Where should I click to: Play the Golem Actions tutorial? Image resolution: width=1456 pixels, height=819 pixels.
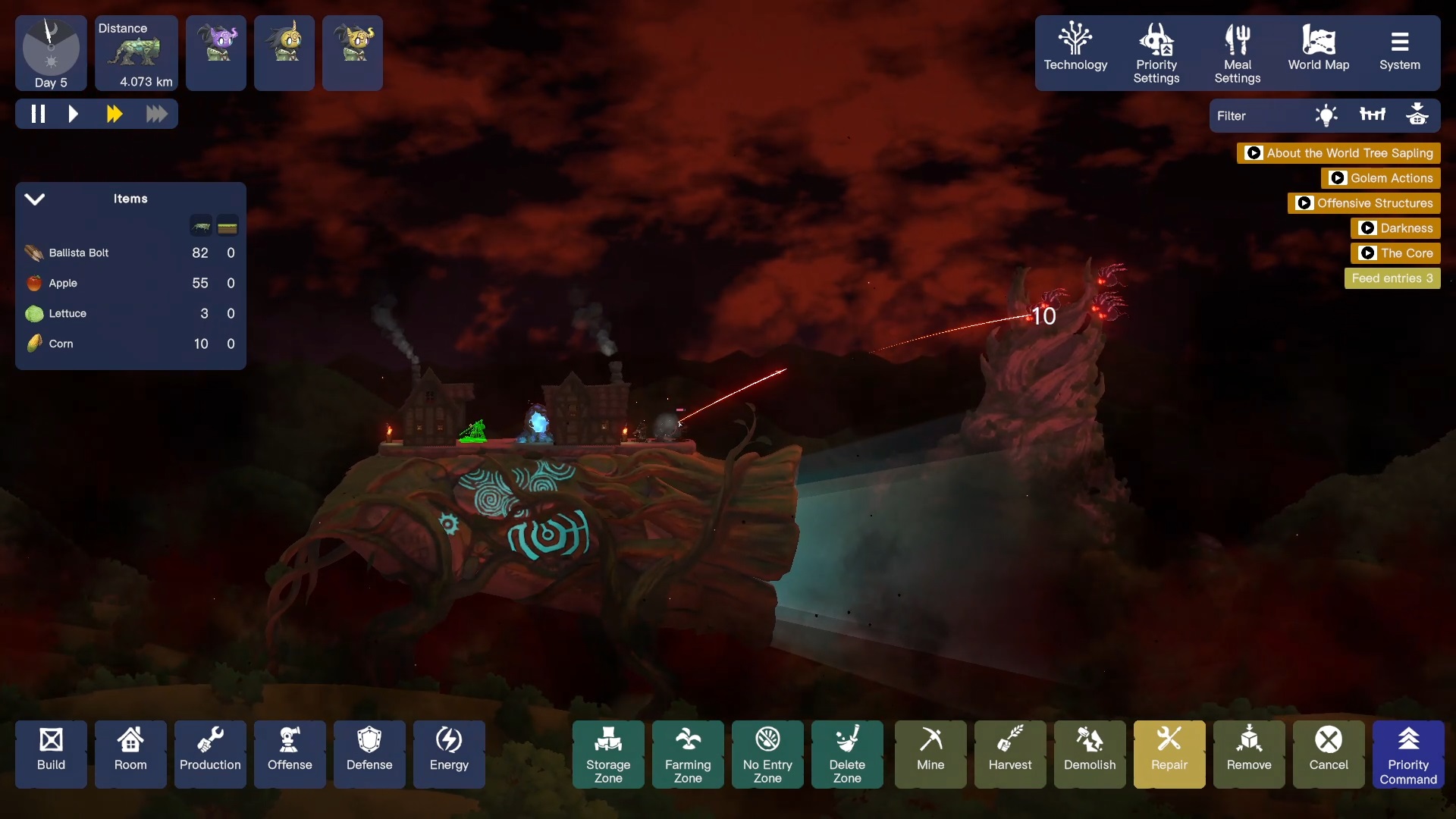click(x=1381, y=178)
